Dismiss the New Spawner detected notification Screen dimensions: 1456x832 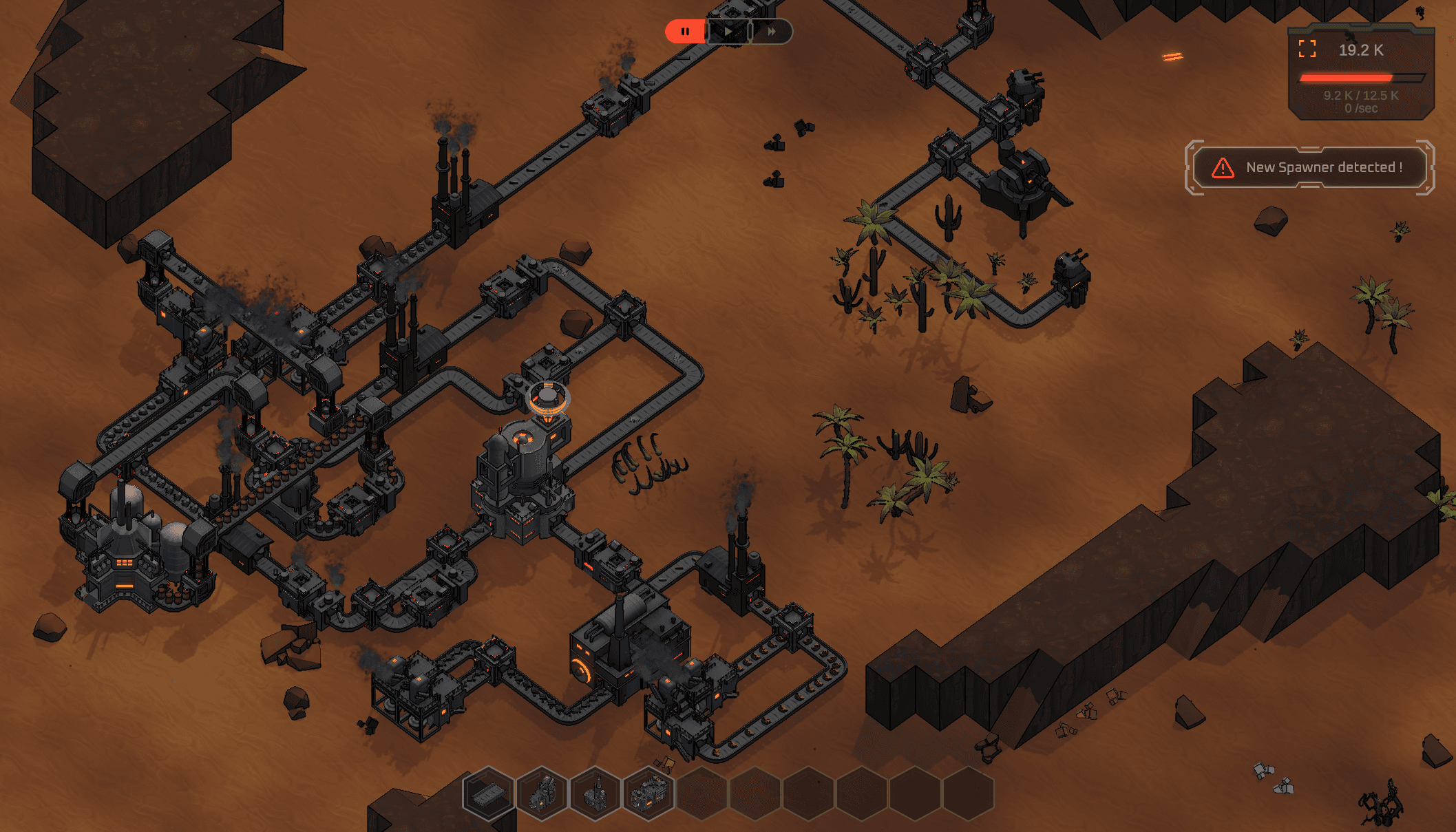(1308, 167)
